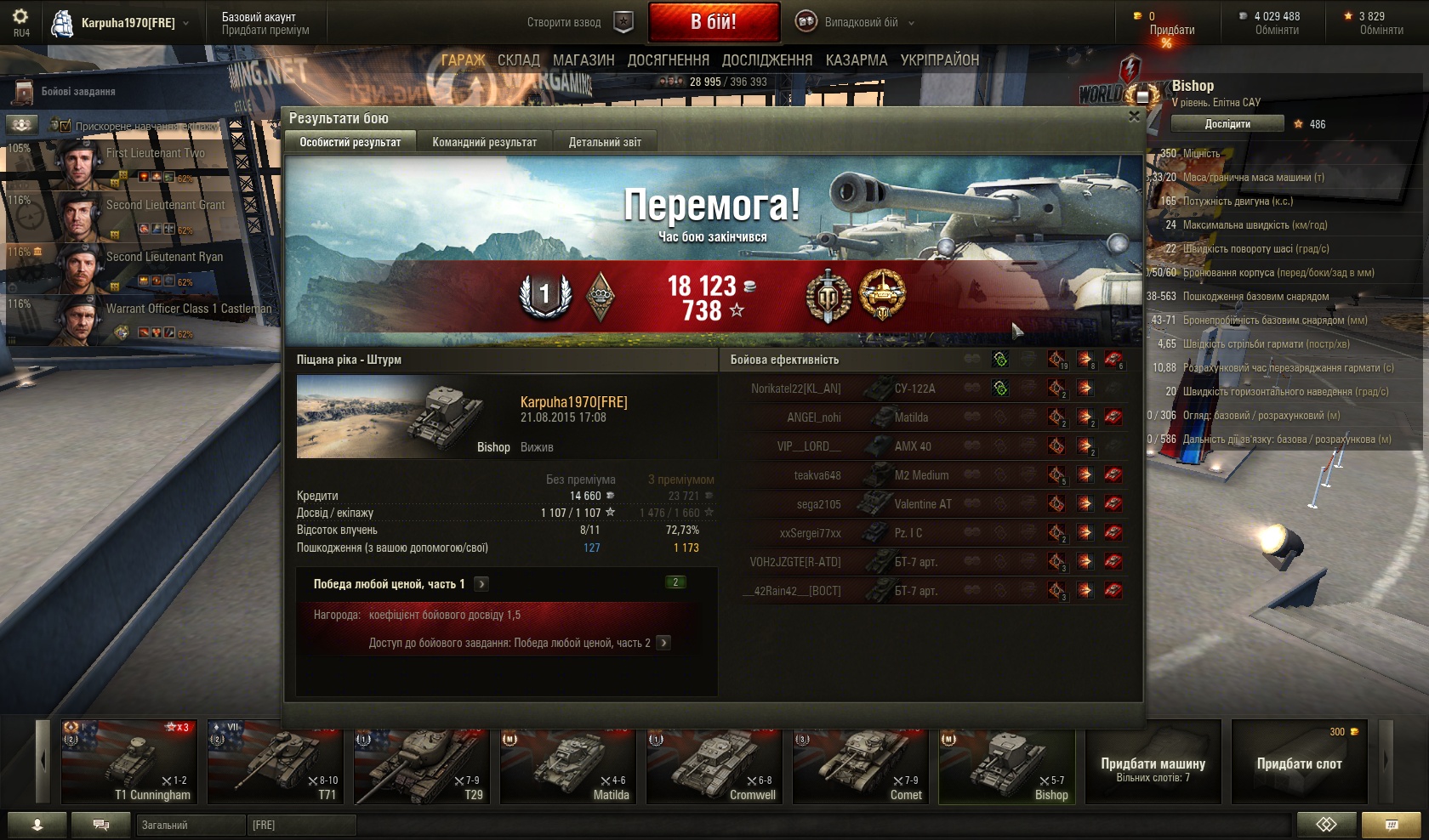Open the Укріпрайон menu
This screenshot has height=840, width=1429.
(940, 60)
